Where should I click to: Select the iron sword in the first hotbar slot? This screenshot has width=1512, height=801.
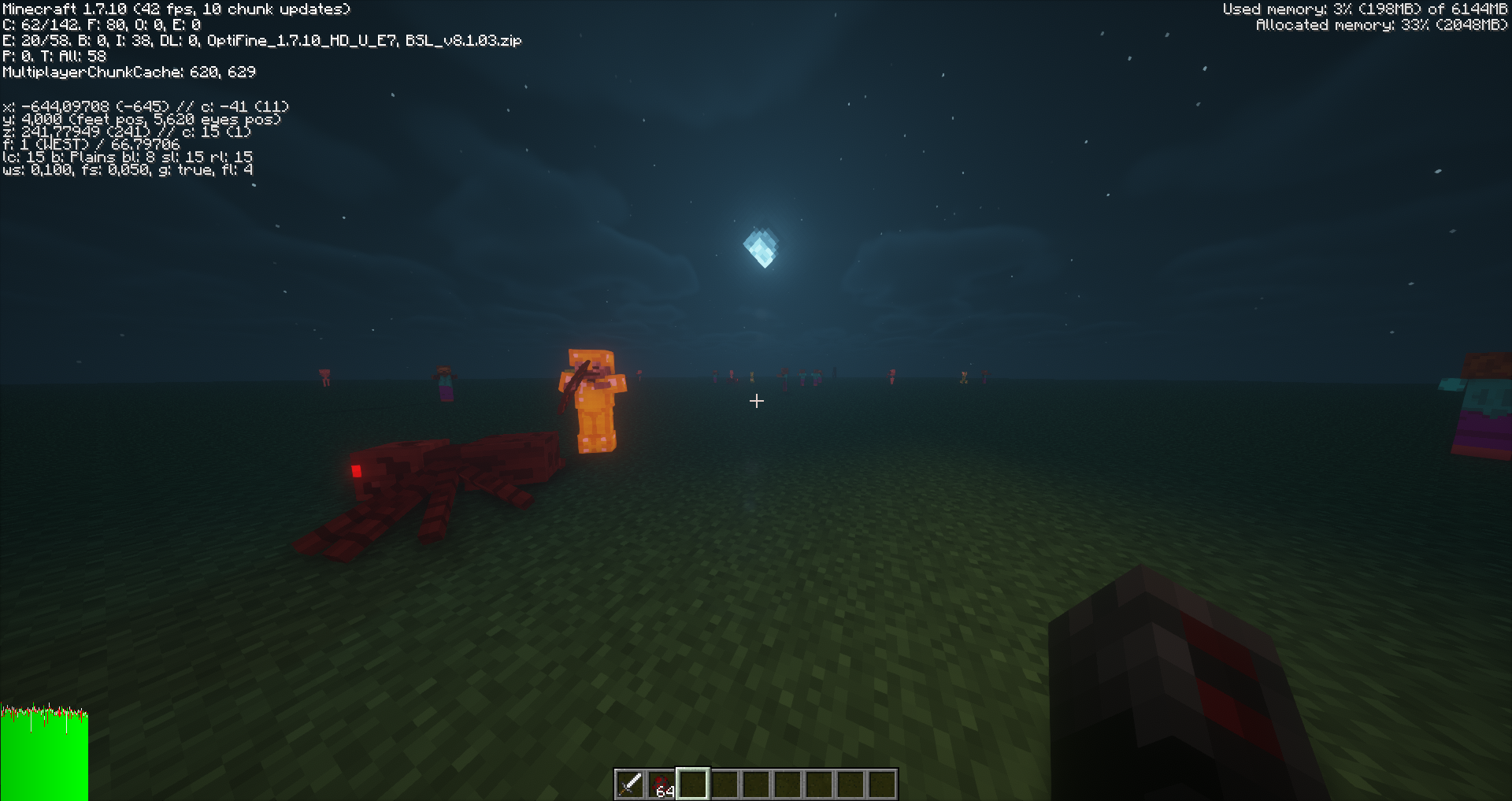630,782
